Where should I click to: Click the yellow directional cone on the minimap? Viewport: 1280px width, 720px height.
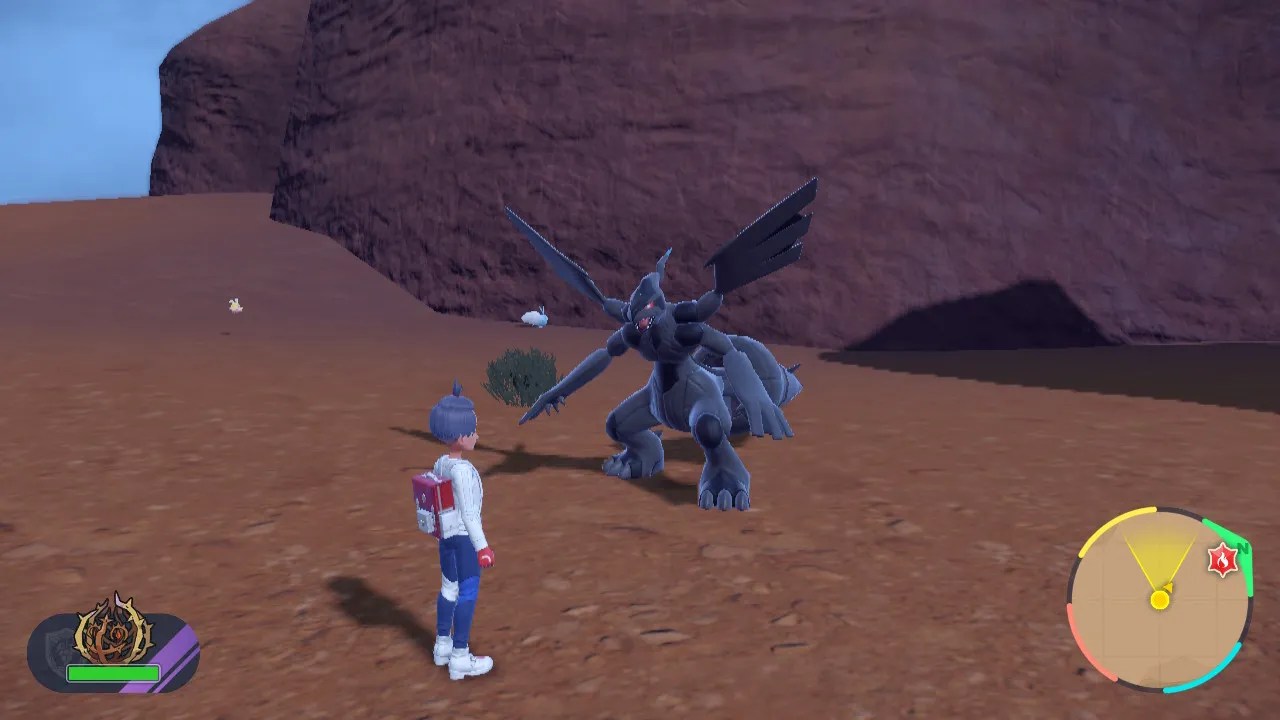[x=1158, y=560]
